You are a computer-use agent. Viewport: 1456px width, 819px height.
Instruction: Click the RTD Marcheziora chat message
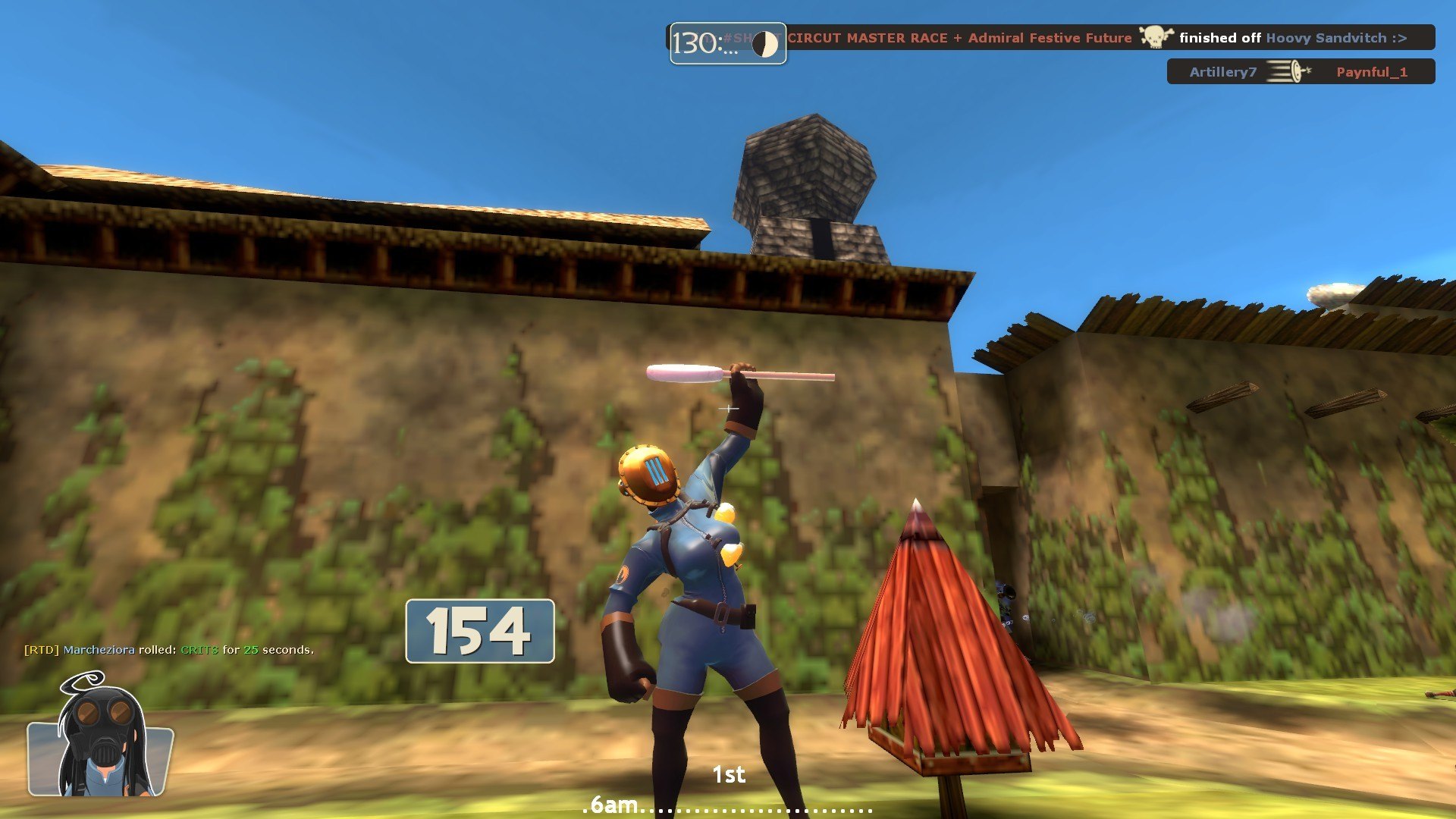point(168,650)
